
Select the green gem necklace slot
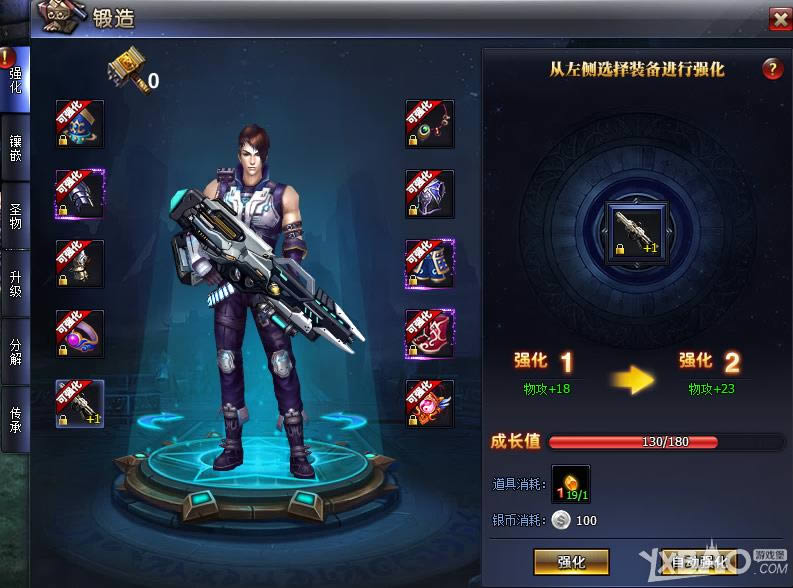click(429, 124)
